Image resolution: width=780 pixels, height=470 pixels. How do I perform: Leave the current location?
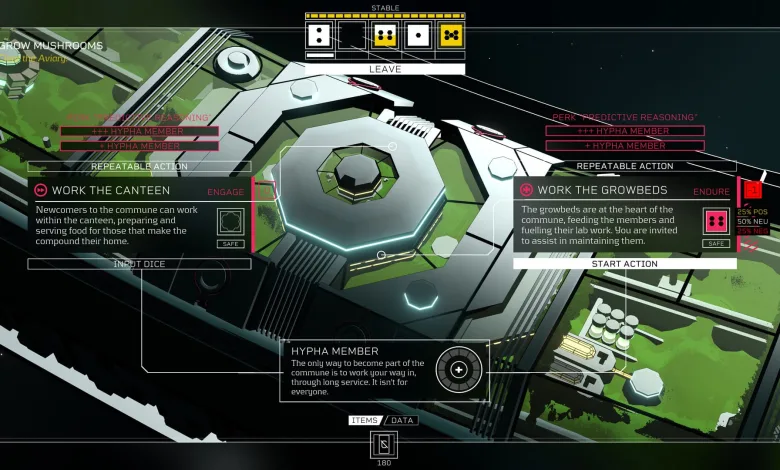coord(385,69)
